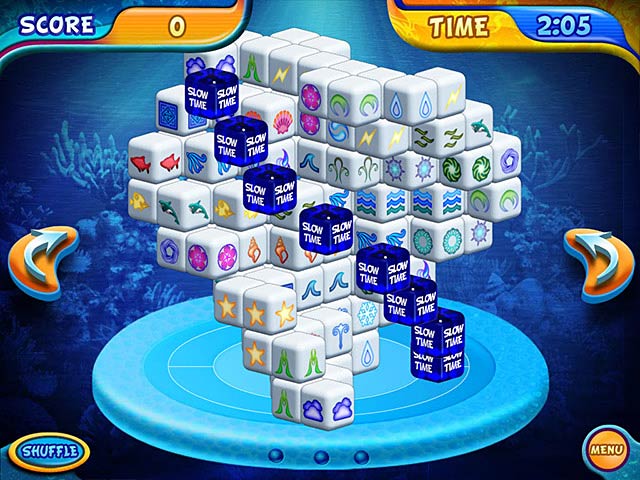The width and height of the screenshot is (640, 480).
Task: Select the snowflake tile
Action: [x=369, y=309]
